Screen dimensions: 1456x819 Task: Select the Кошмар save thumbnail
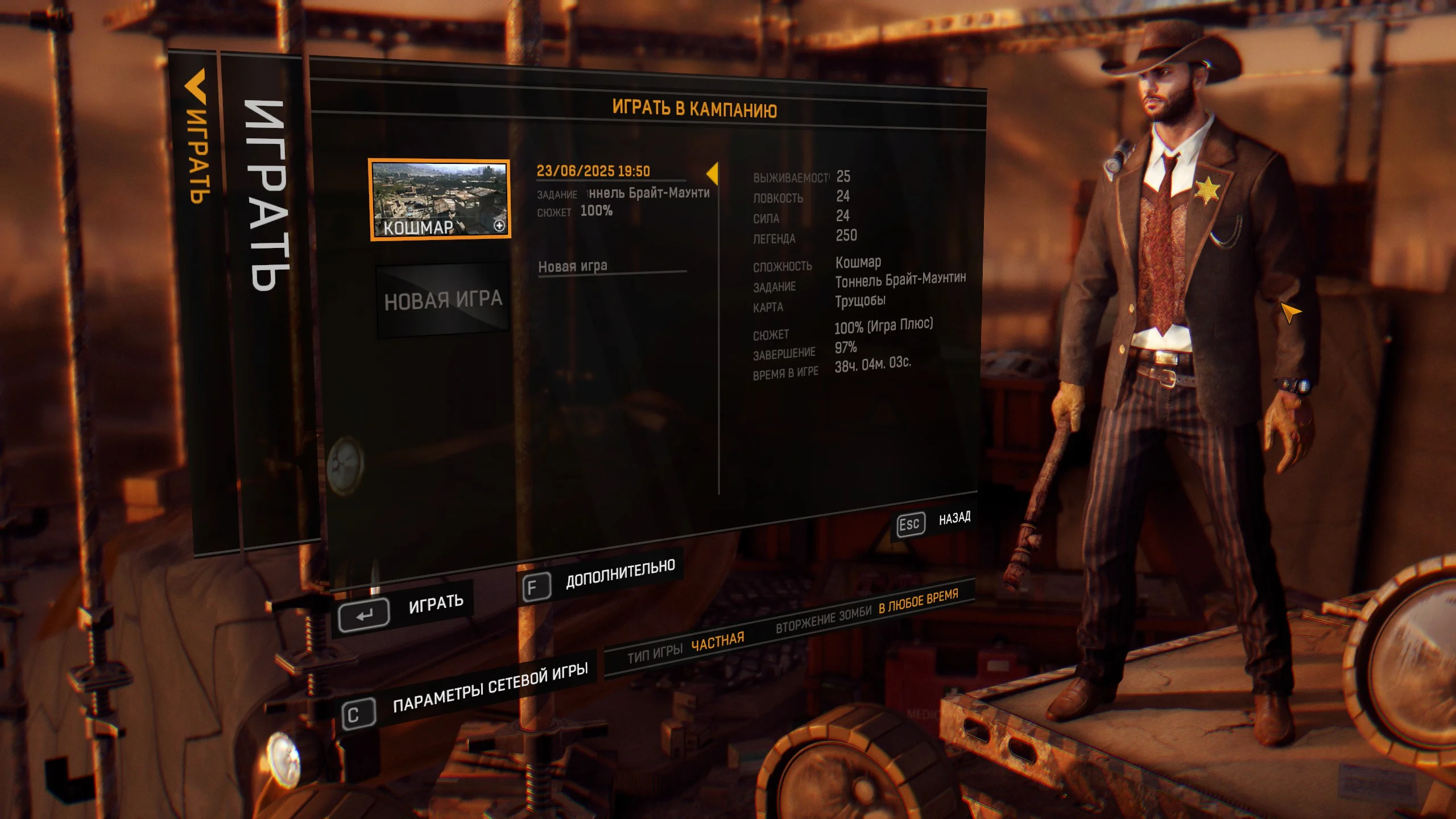(440, 199)
